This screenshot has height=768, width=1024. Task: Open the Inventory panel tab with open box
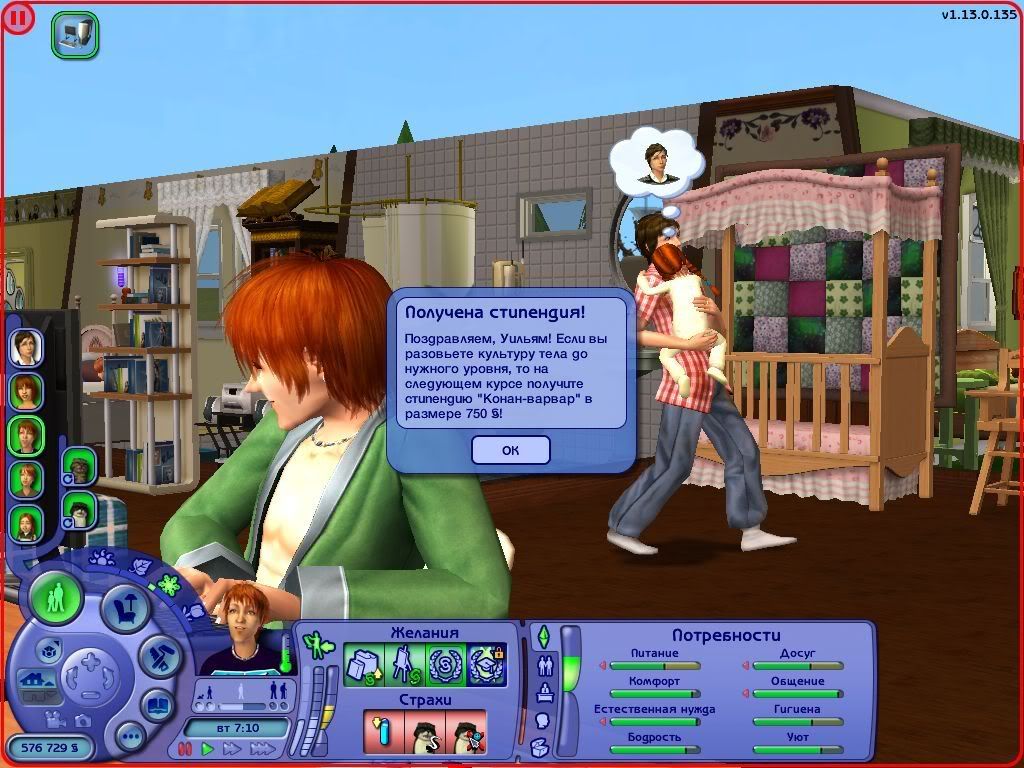(540, 746)
